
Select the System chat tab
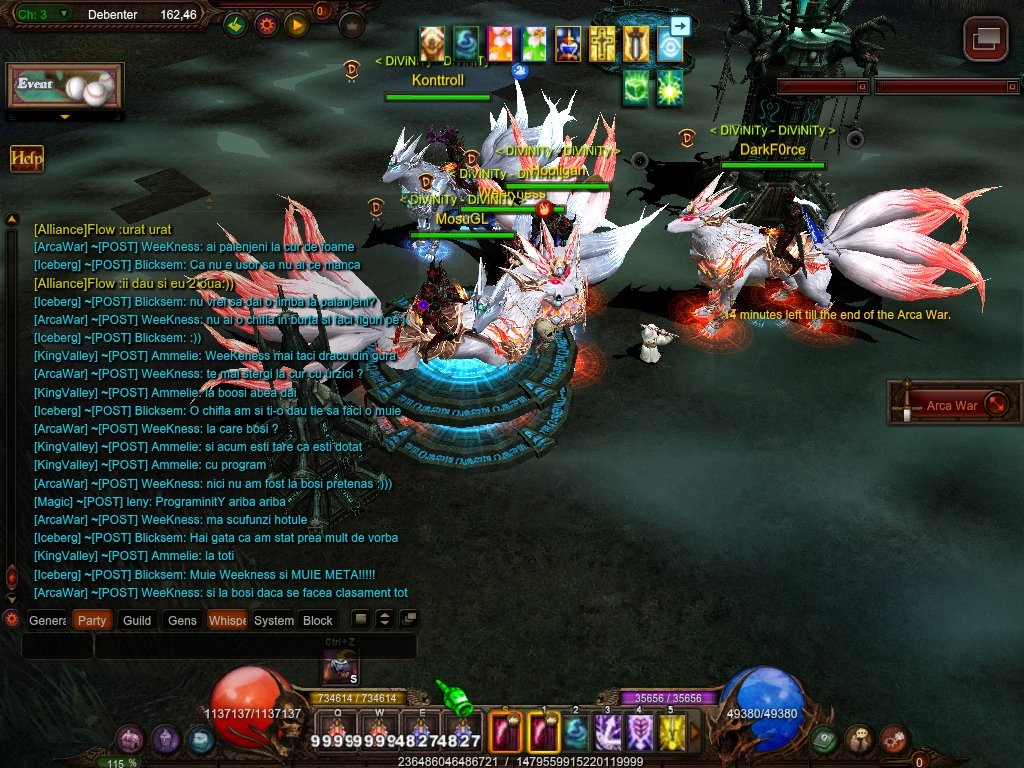click(x=273, y=620)
